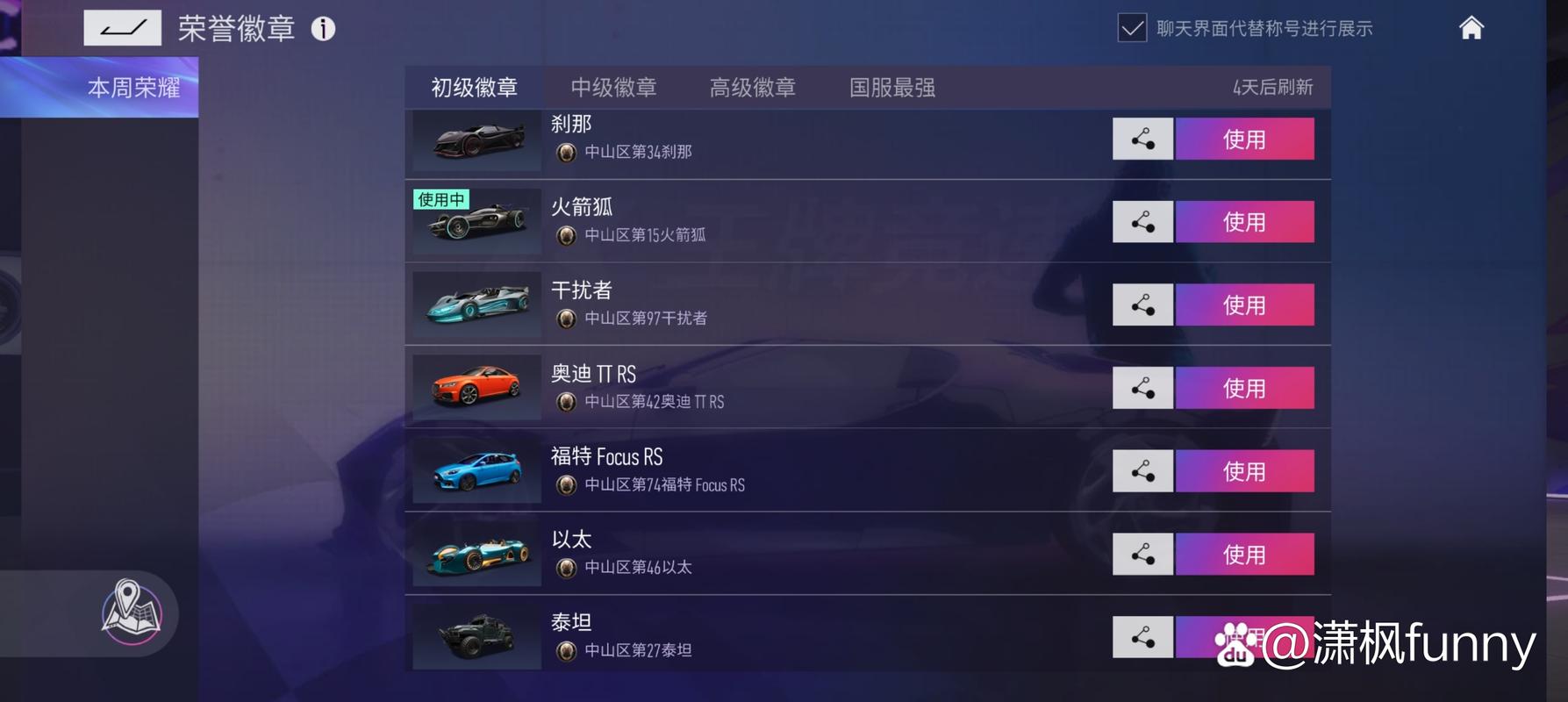Switch to the 中级徽章 tab
The width and height of the screenshot is (1568, 702).
[x=614, y=87]
